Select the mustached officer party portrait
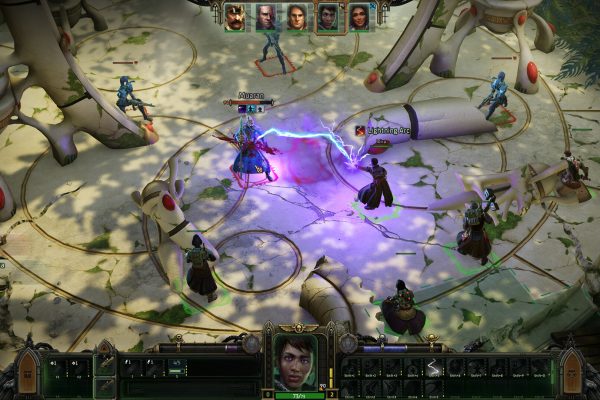600x400 pixels. (235, 17)
